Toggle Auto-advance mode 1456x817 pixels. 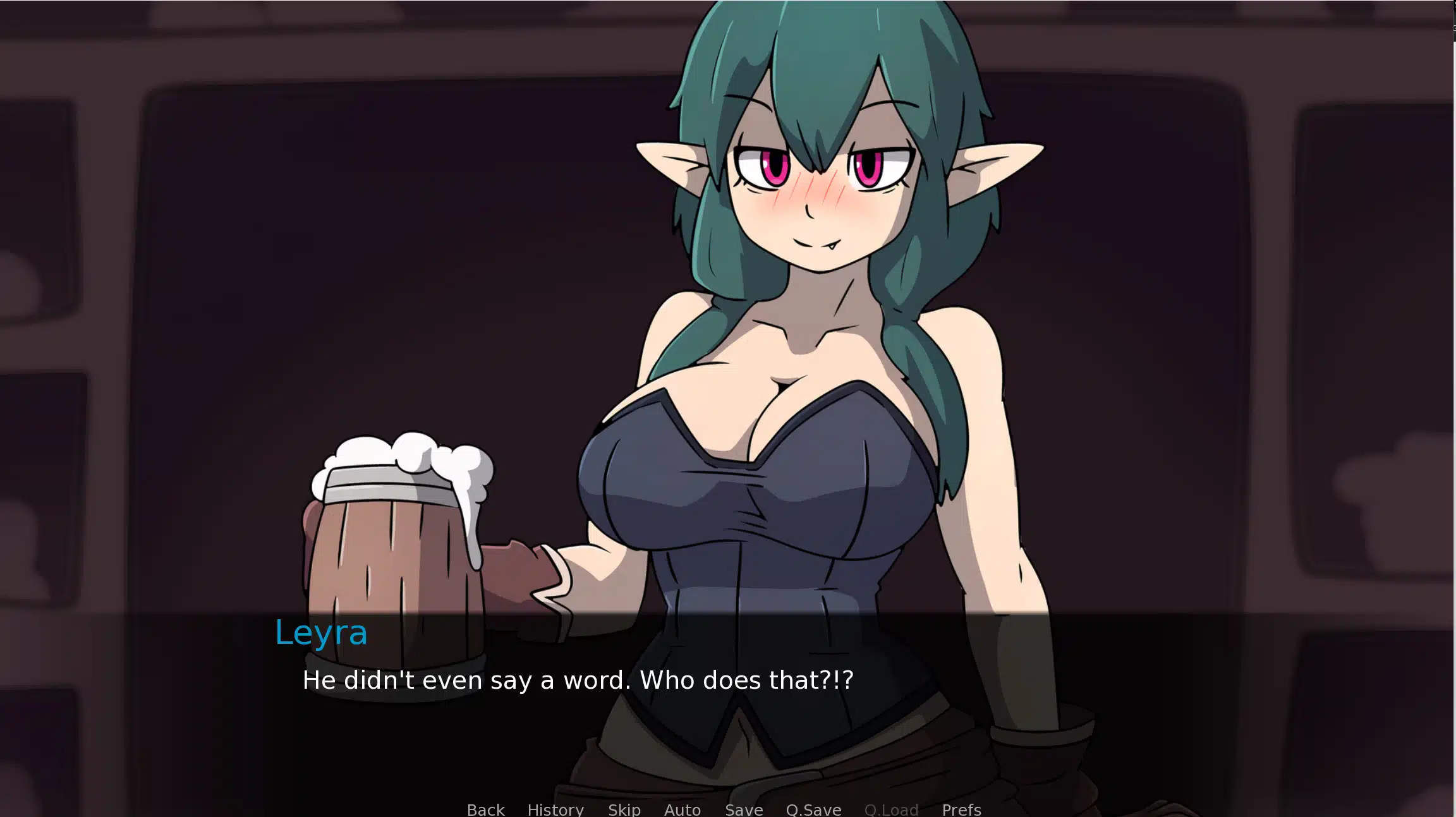(682, 809)
